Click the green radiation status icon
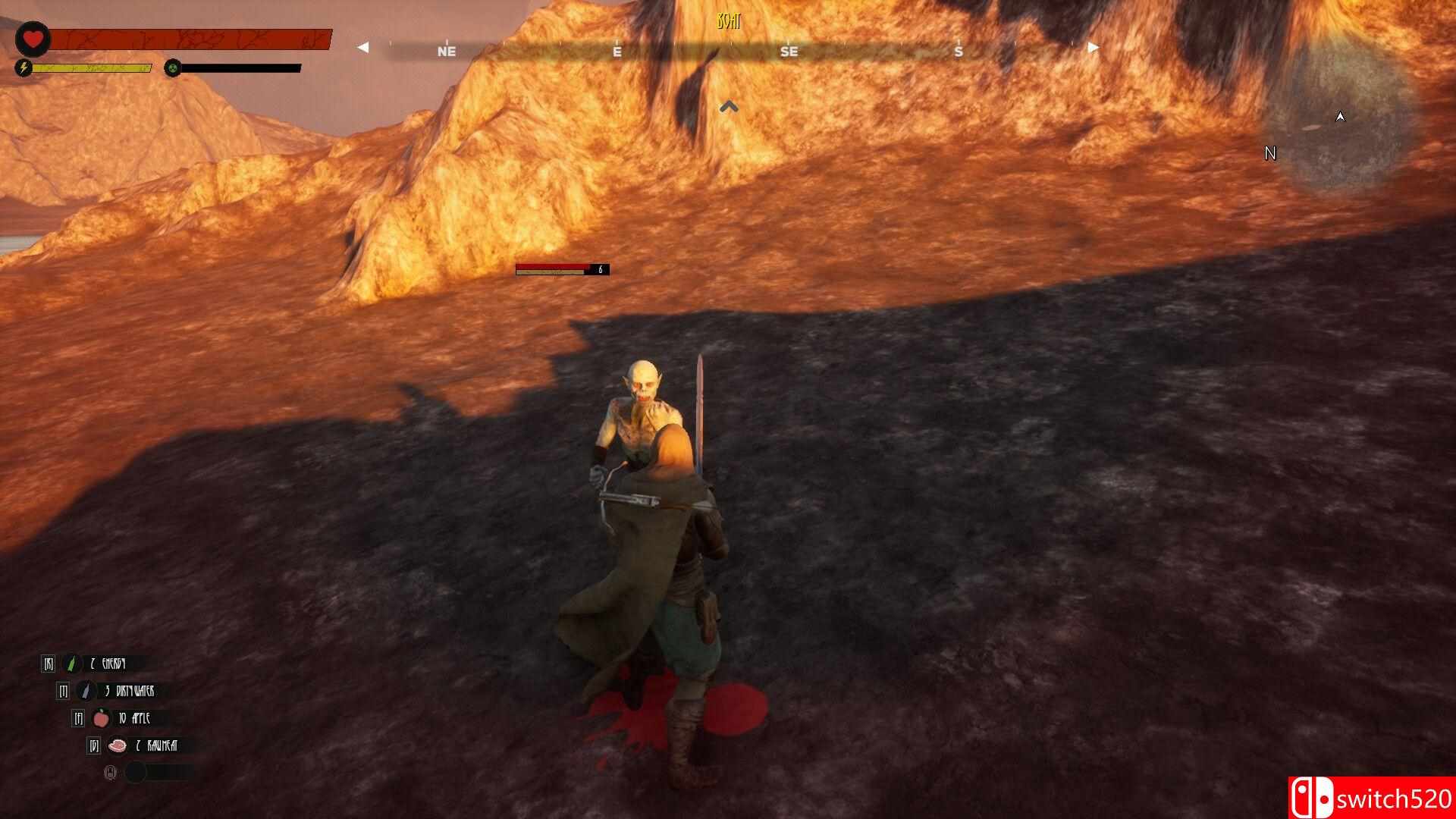Viewport: 1456px width, 819px height. (172, 67)
